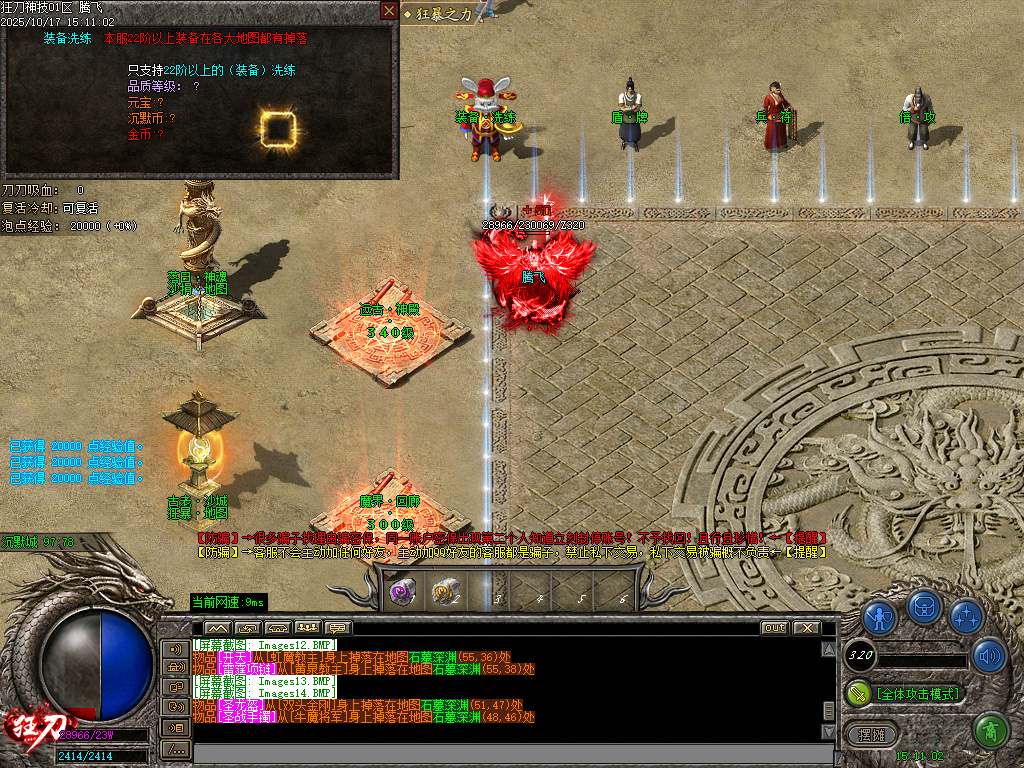
Task: Use the purple scroll in hotbar slot 1
Action: (403, 592)
